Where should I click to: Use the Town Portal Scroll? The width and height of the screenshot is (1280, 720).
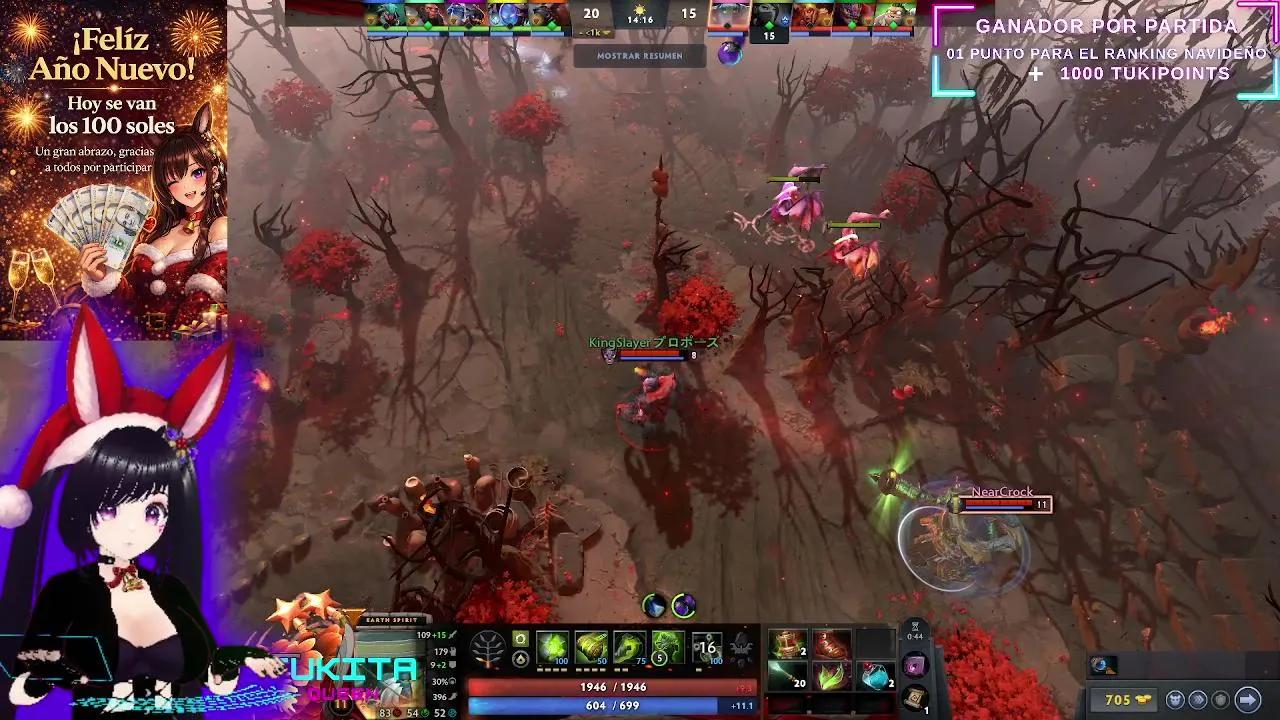[916, 698]
